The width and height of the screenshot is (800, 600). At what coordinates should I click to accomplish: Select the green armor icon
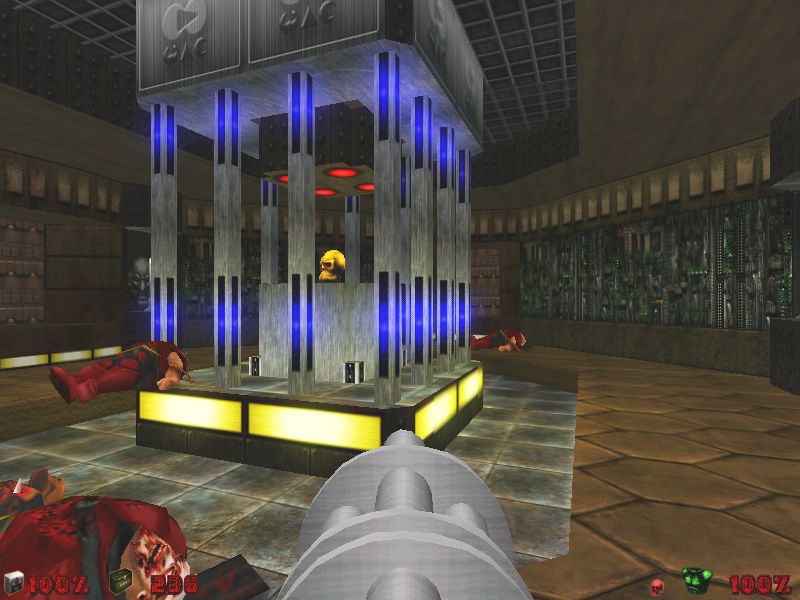point(696,581)
